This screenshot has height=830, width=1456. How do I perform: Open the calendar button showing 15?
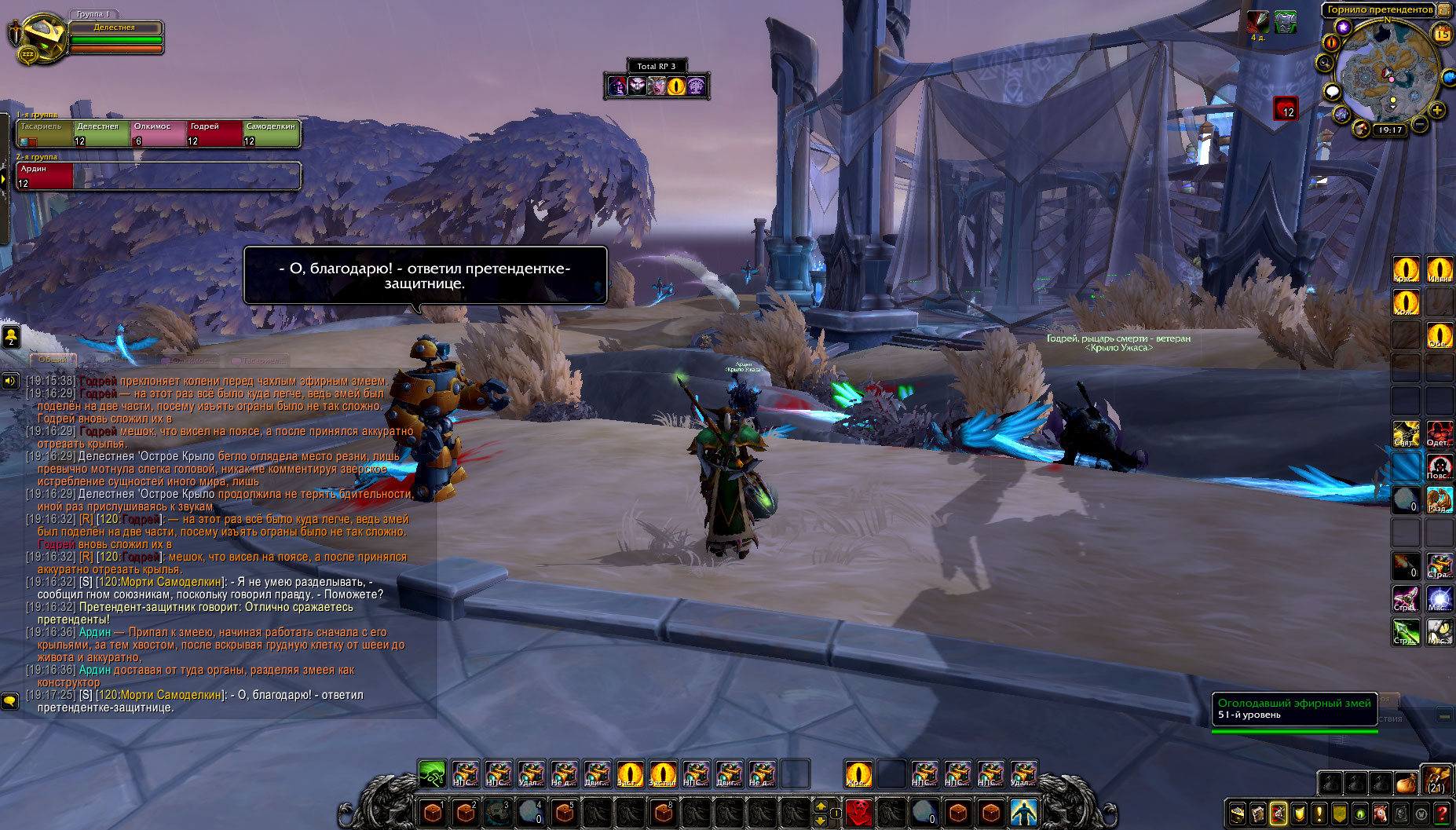(1442, 34)
